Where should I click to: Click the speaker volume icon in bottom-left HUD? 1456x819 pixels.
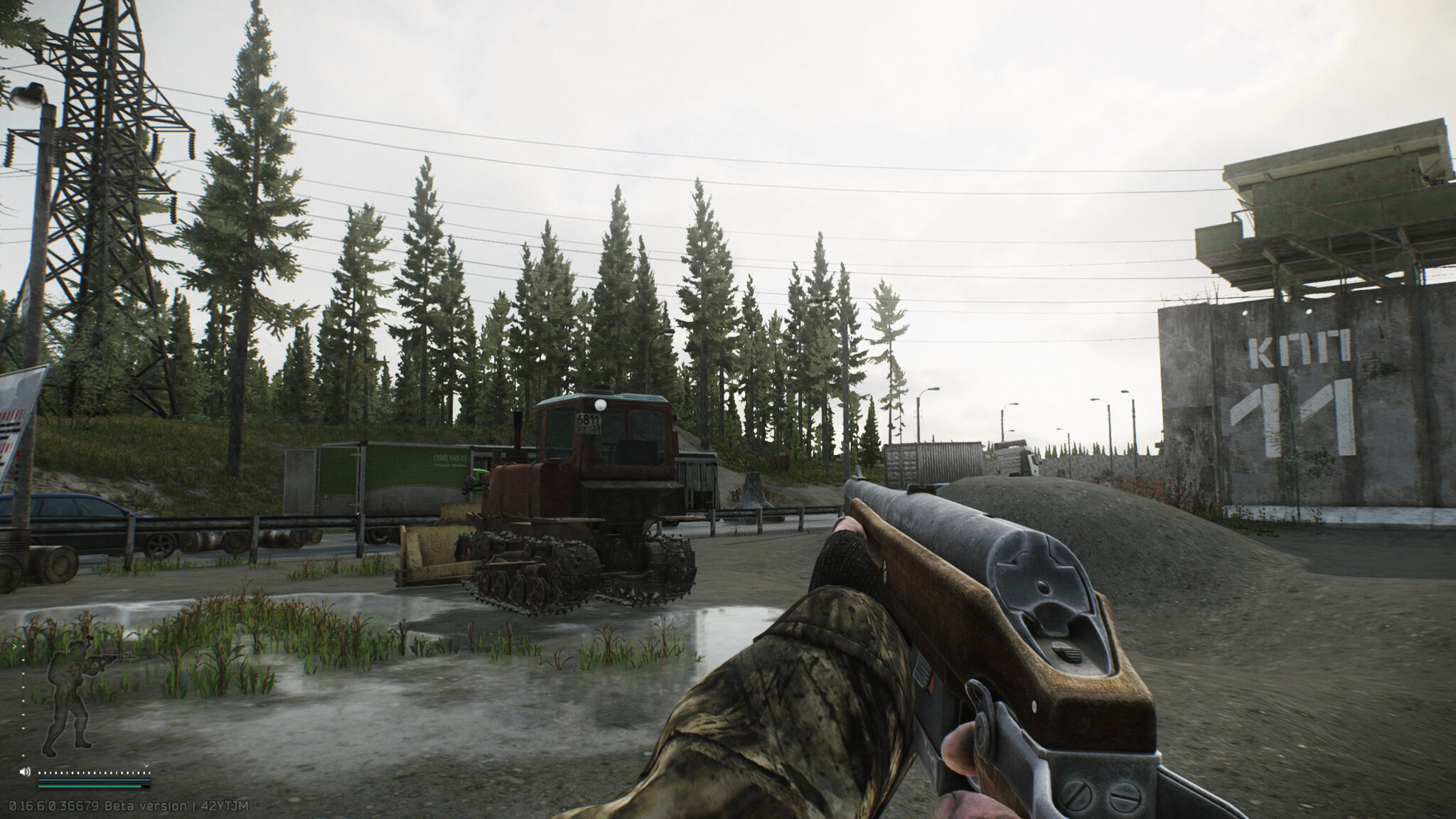tap(24, 771)
